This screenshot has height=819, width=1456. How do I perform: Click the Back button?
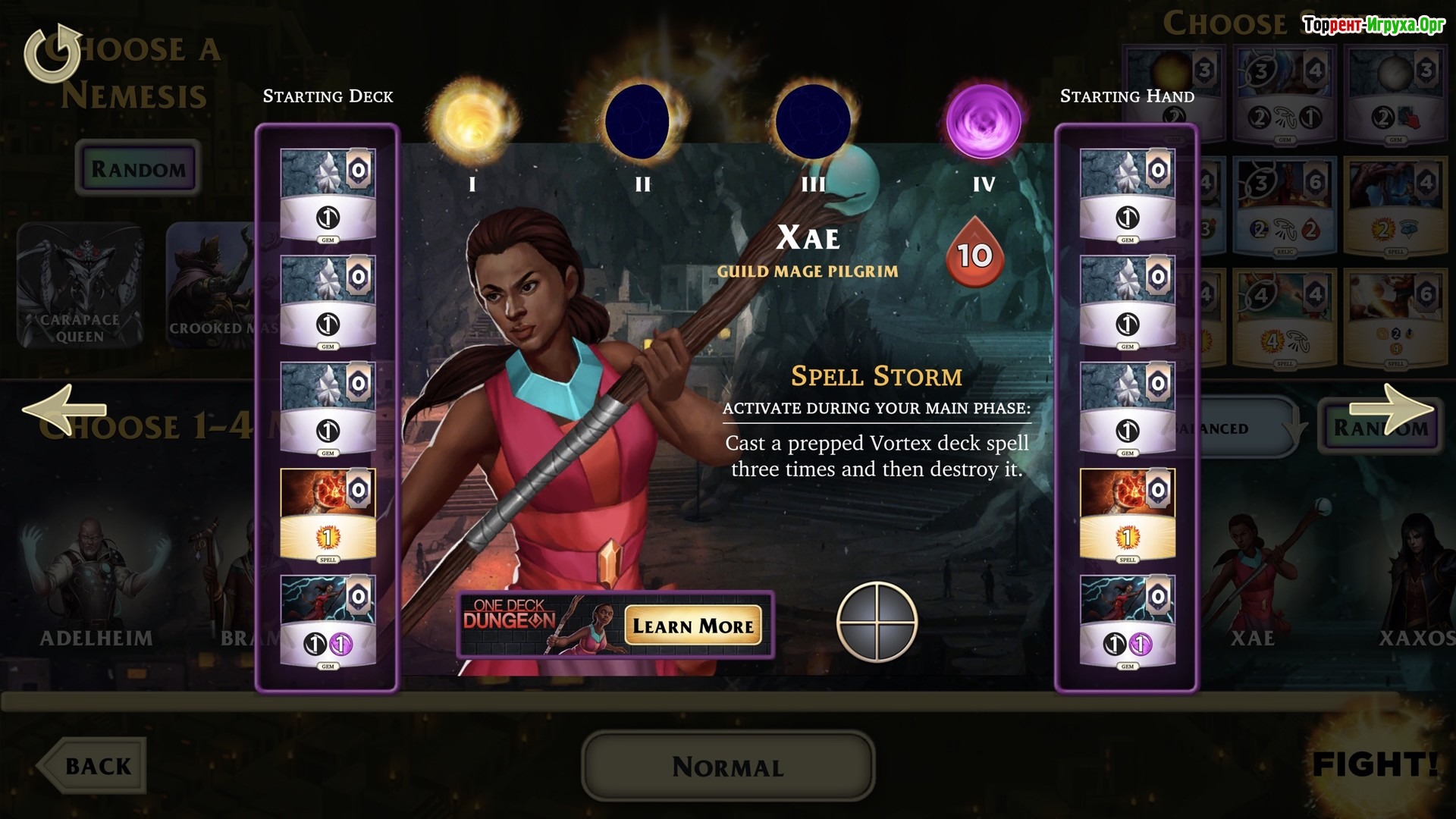coord(93,766)
